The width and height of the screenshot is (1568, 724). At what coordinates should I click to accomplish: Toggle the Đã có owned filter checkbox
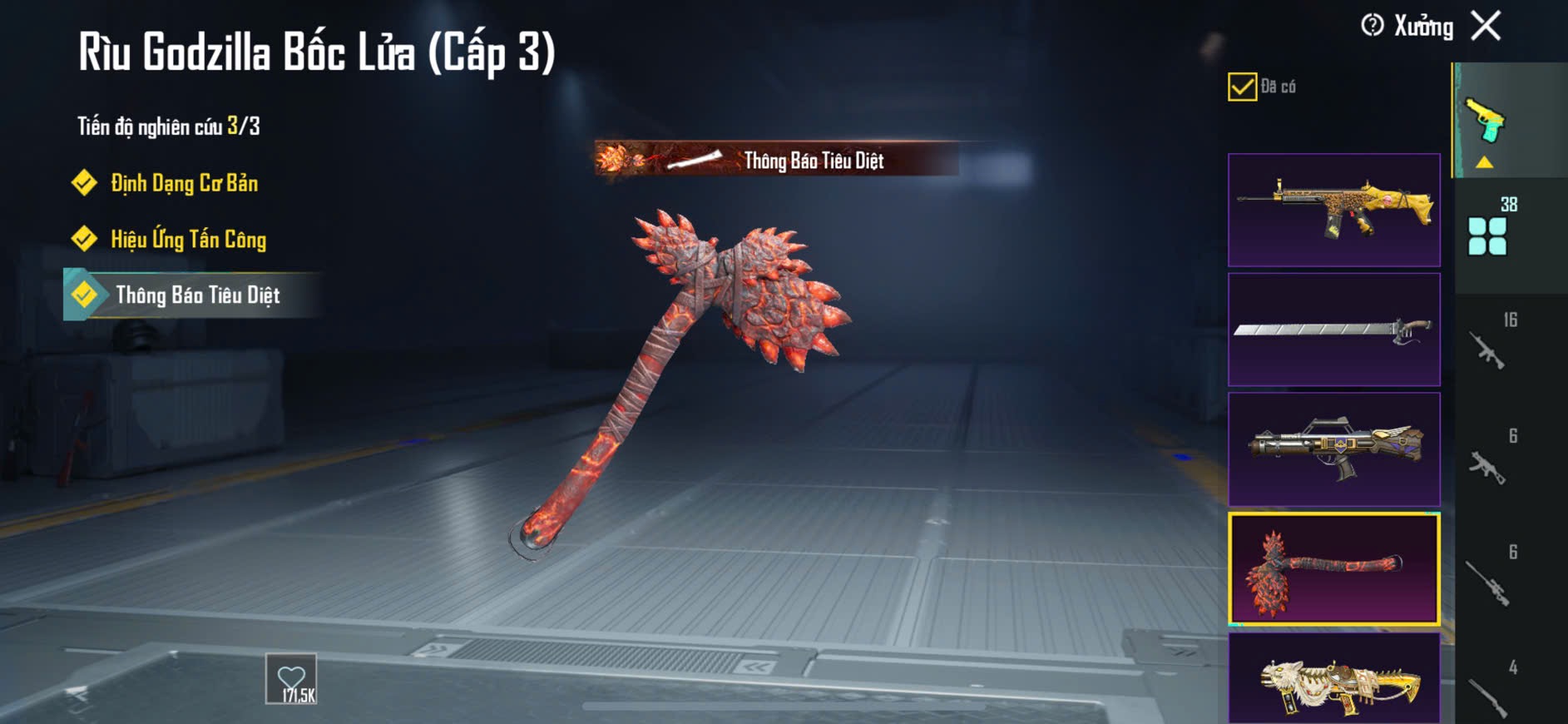(1242, 87)
